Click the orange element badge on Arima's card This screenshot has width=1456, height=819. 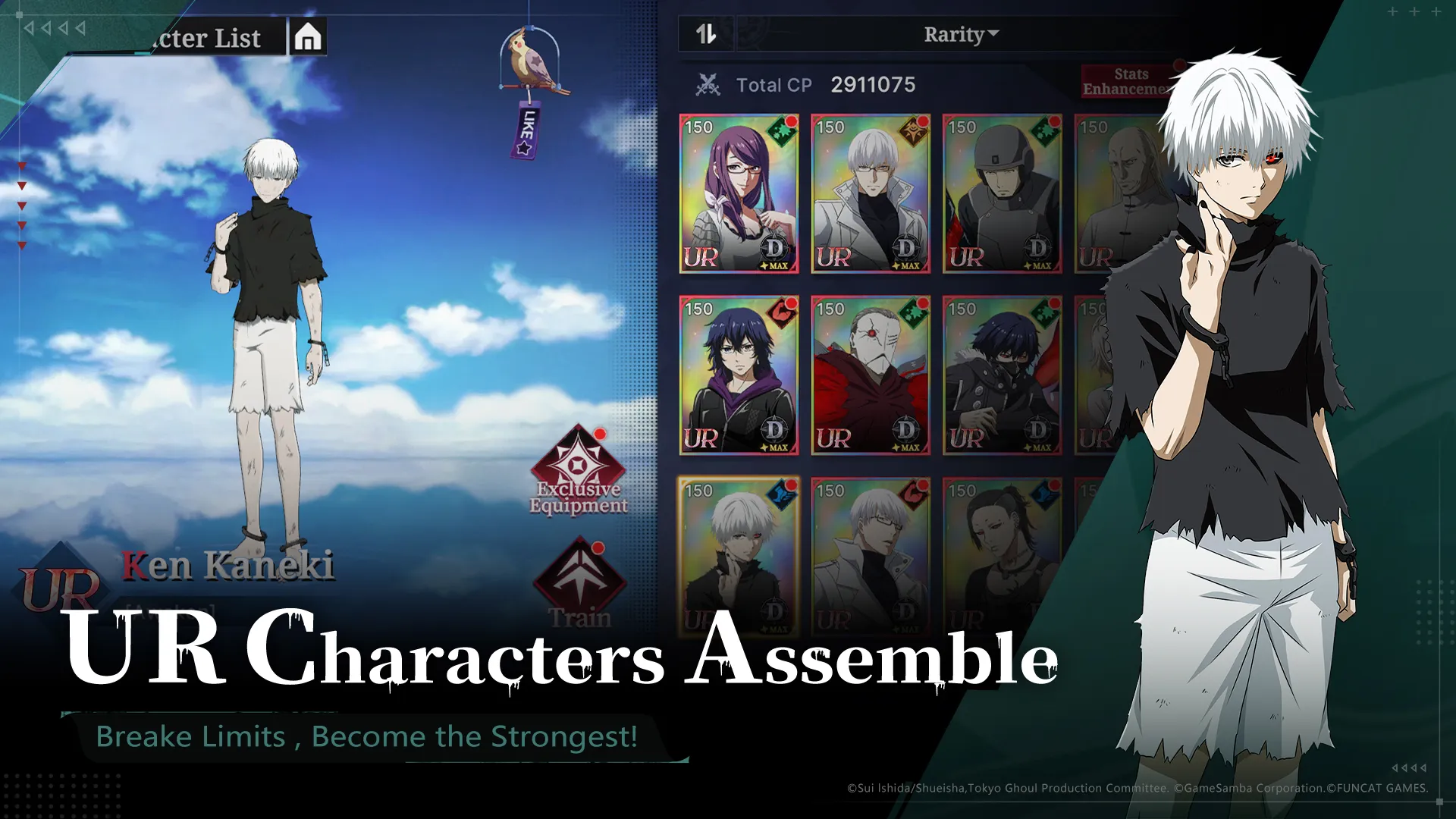coord(912,129)
